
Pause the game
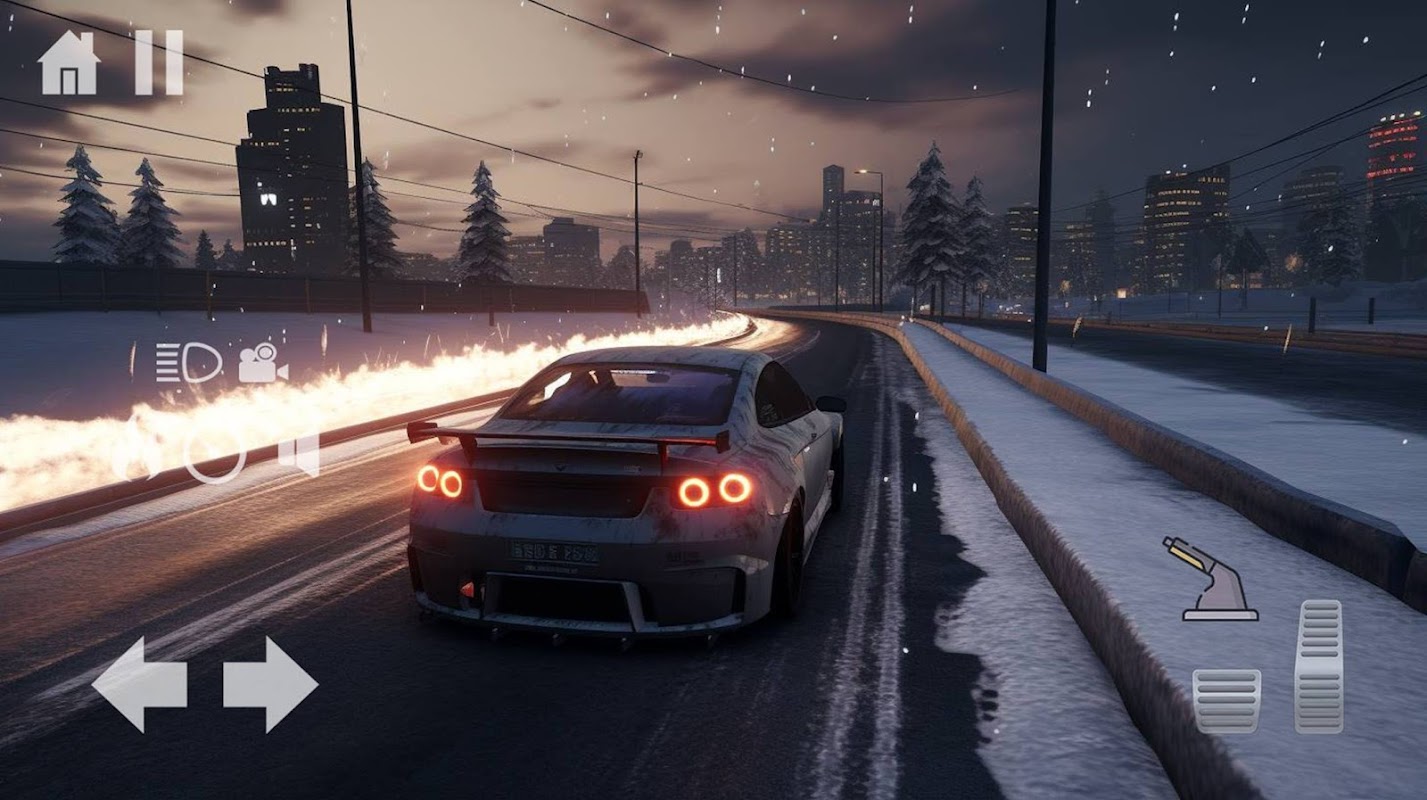(x=159, y=63)
